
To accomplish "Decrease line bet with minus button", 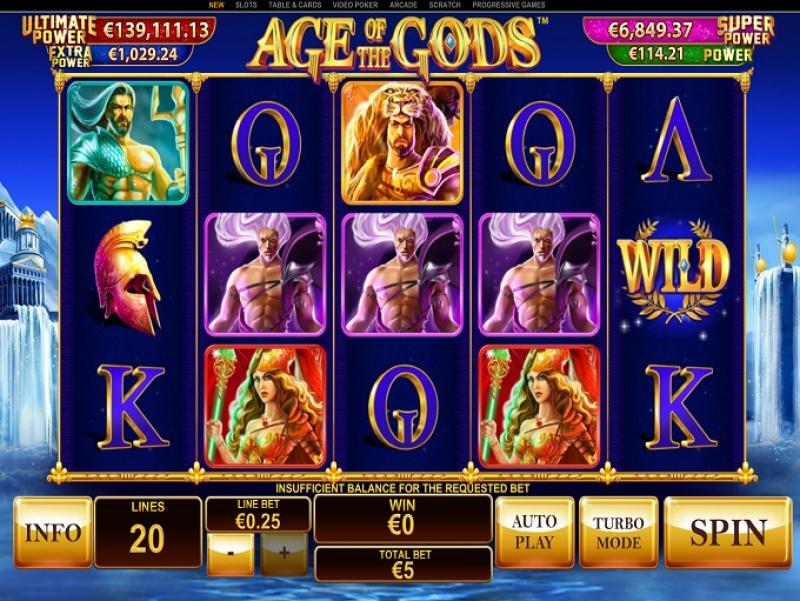I will [x=230, y=553].
